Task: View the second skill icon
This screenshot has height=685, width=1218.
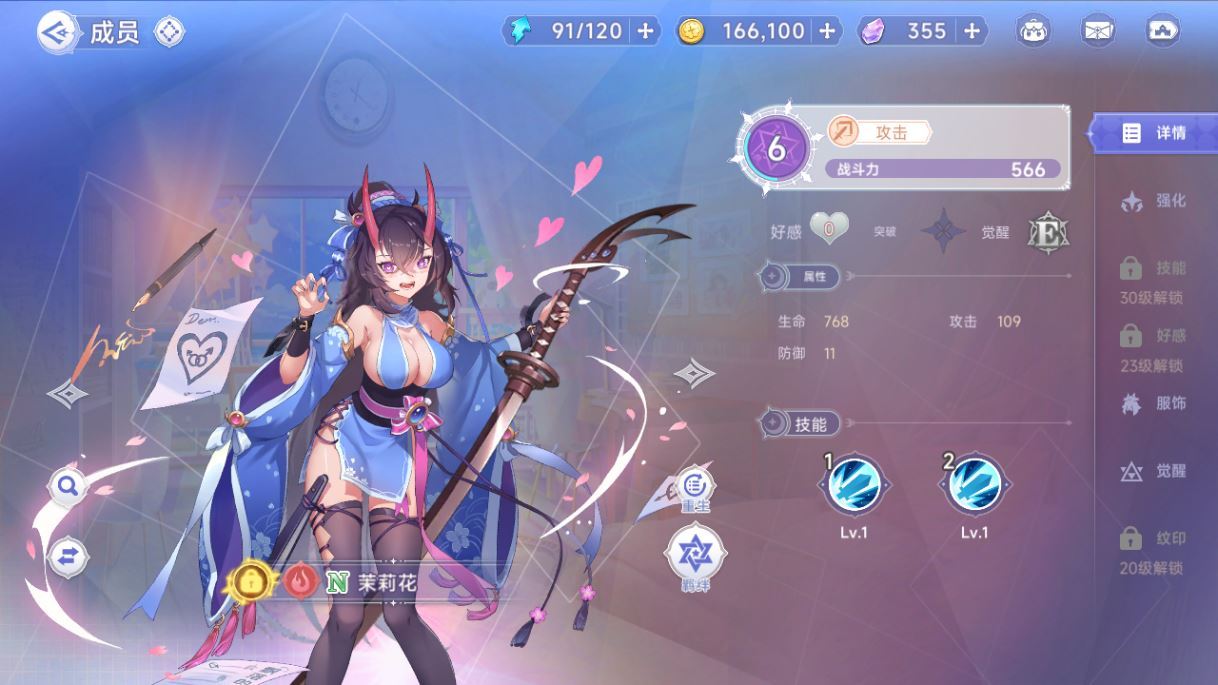Action: point(974,485)
